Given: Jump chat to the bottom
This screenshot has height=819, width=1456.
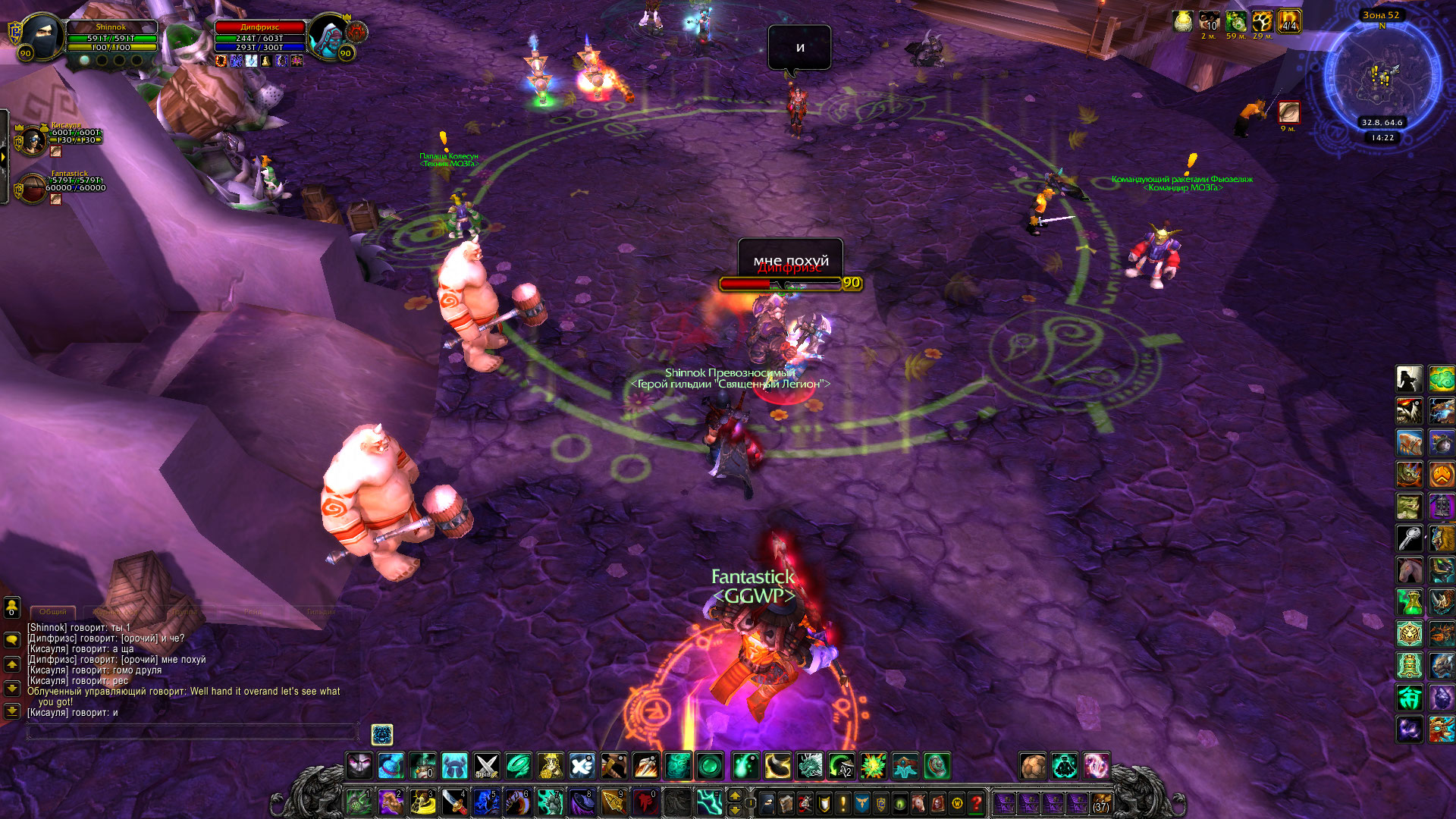Looking at the screenshot, I should (12, 711).
